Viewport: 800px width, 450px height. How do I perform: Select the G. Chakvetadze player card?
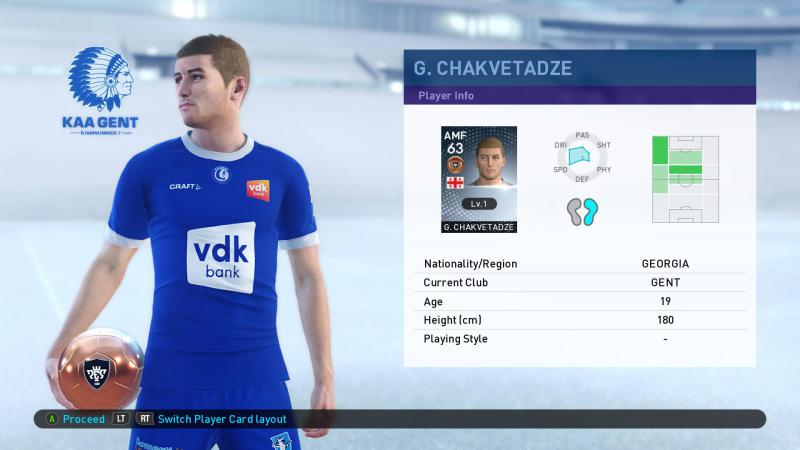[x=478, y=180]
